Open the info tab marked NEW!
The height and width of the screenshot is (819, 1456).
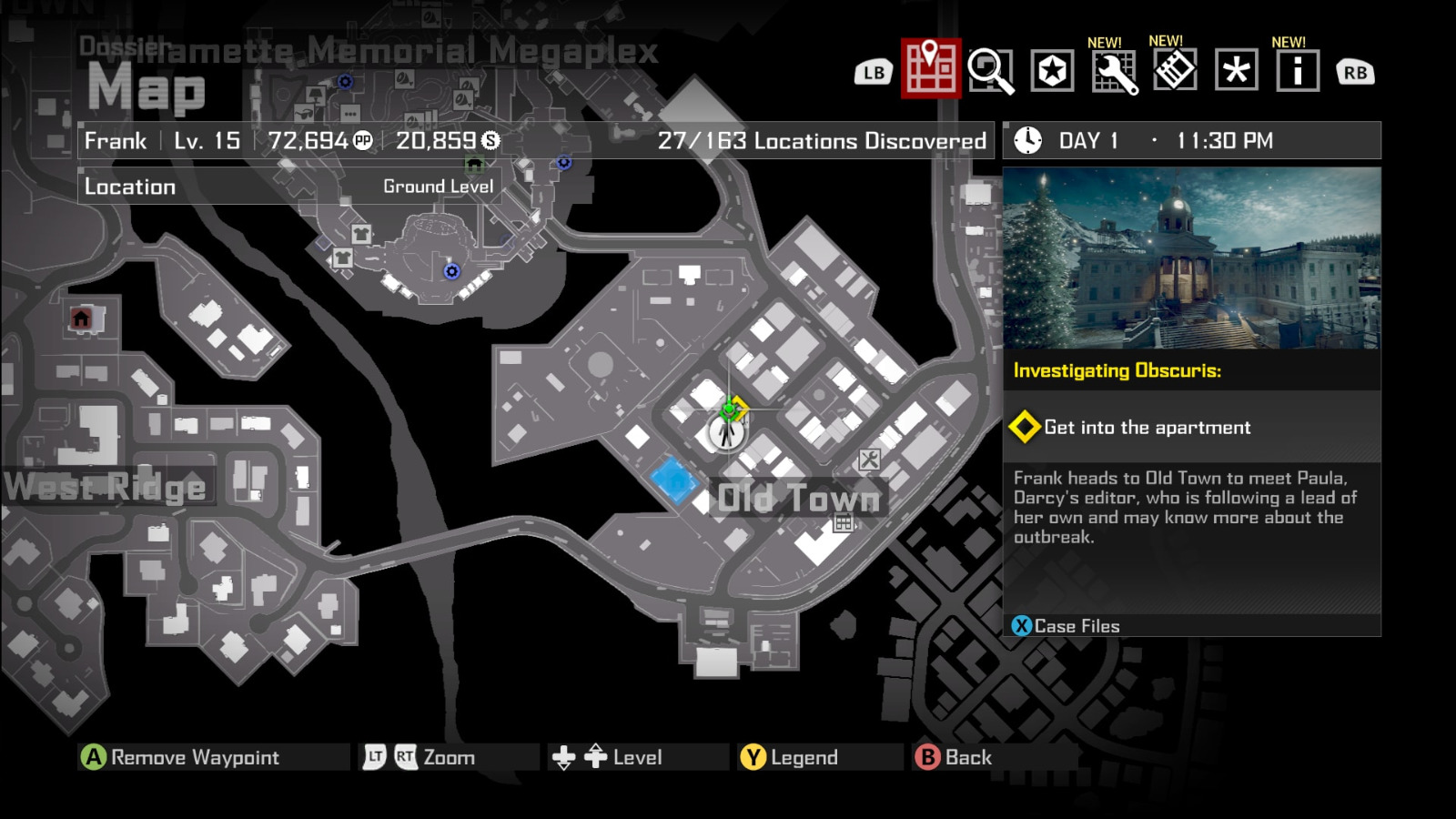pyautogui.click(x=1294, y=71)
